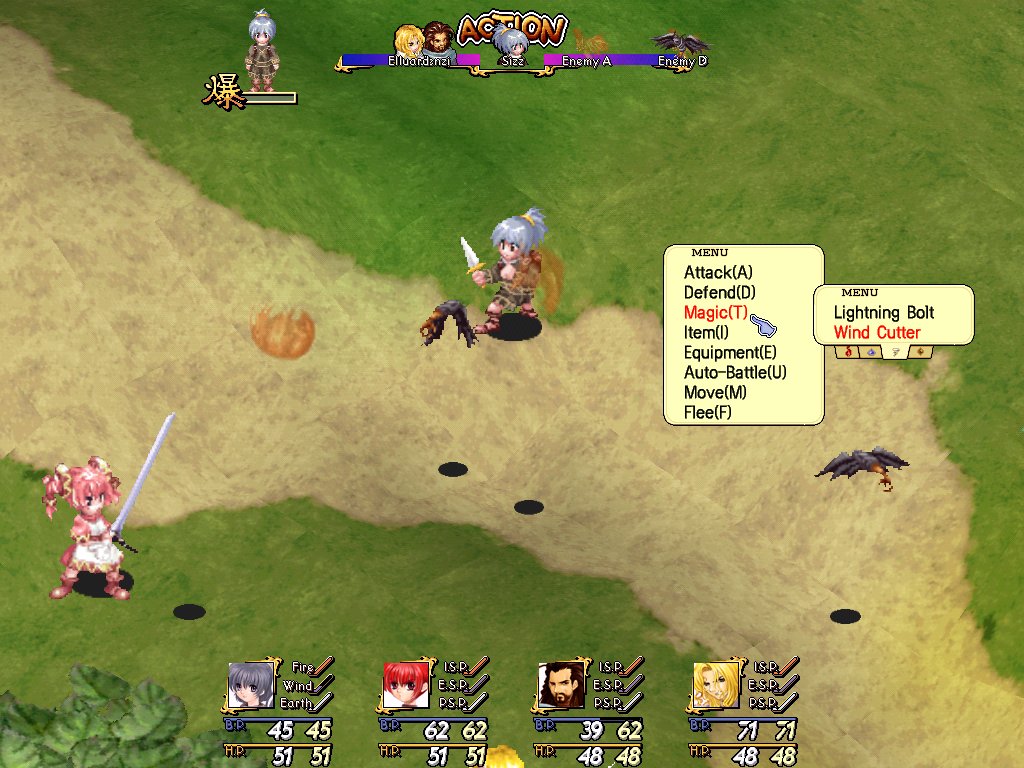Click the bearded man's party portrait
Viewport: 1024px width, 768px height.
point(561,685)
